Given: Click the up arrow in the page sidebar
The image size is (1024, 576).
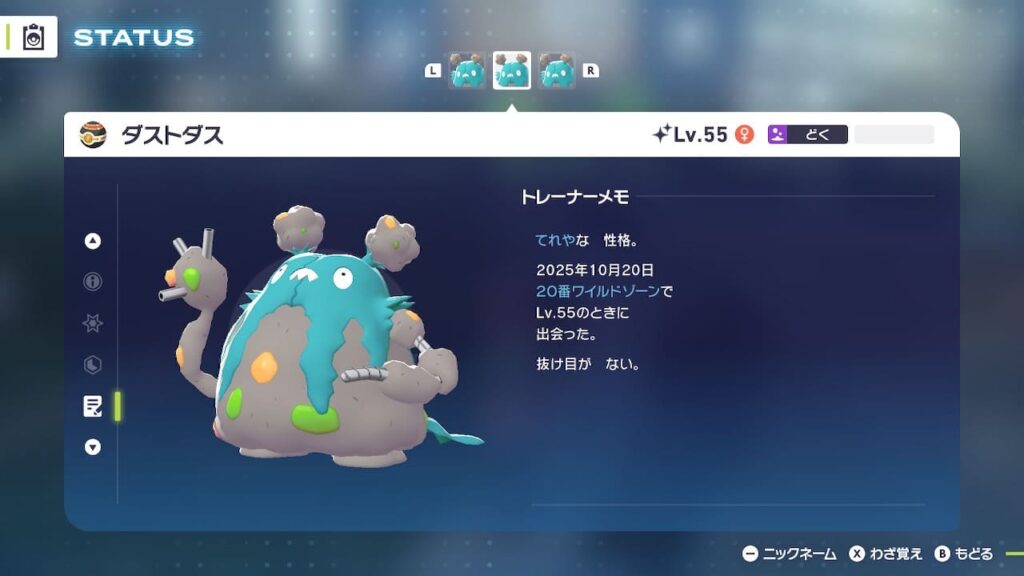Looking at the screenshot, I should click(93, 241).
